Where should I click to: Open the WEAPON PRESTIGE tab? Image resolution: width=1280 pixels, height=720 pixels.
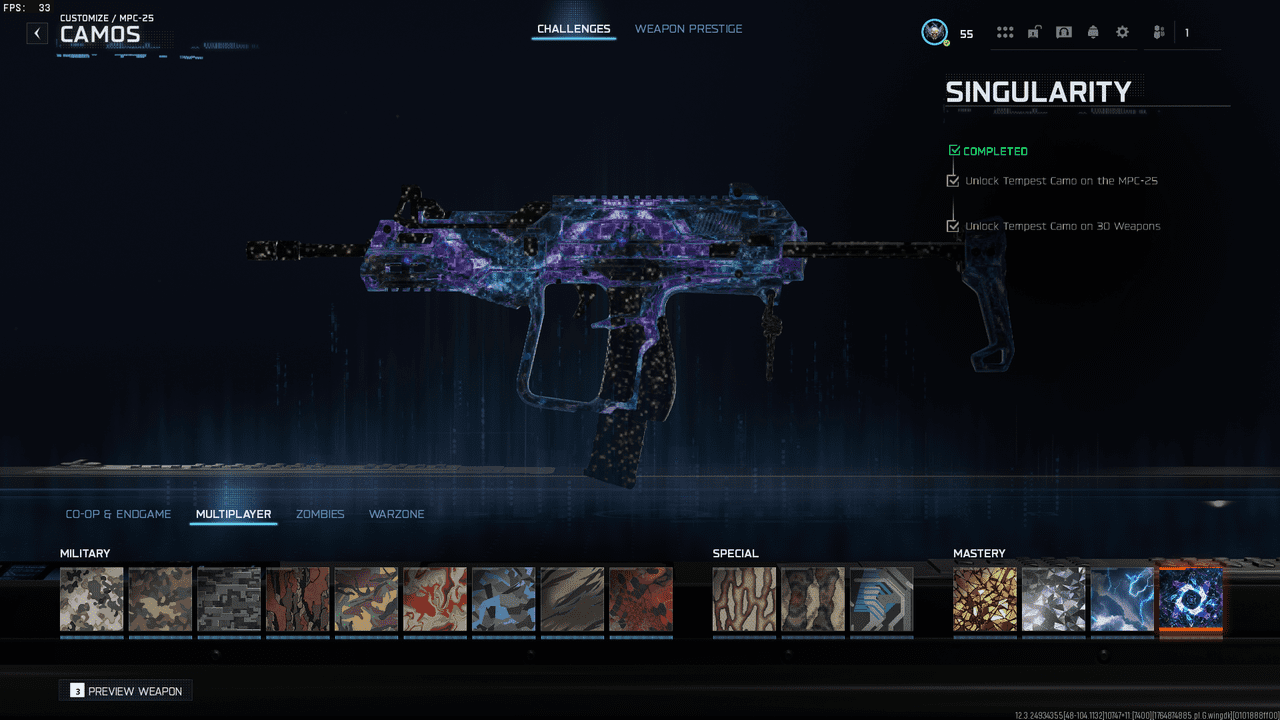pyautogui.click(x=688, y=29)
